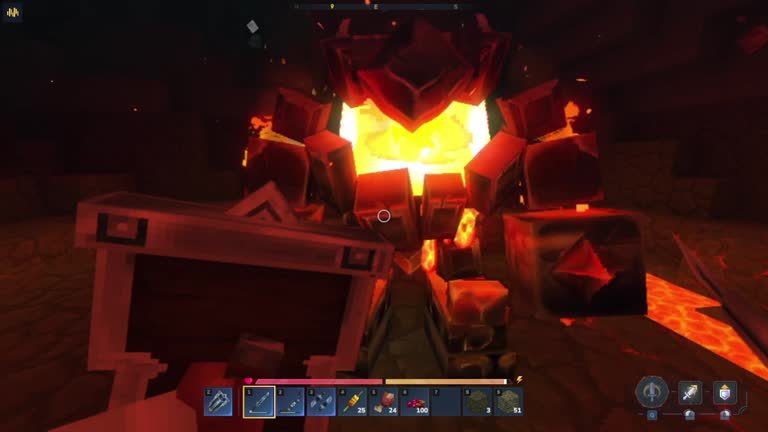This screenshot has width=768, height=432.
Task: Choose the stone block stack of 3
Action: pos(478,402)
